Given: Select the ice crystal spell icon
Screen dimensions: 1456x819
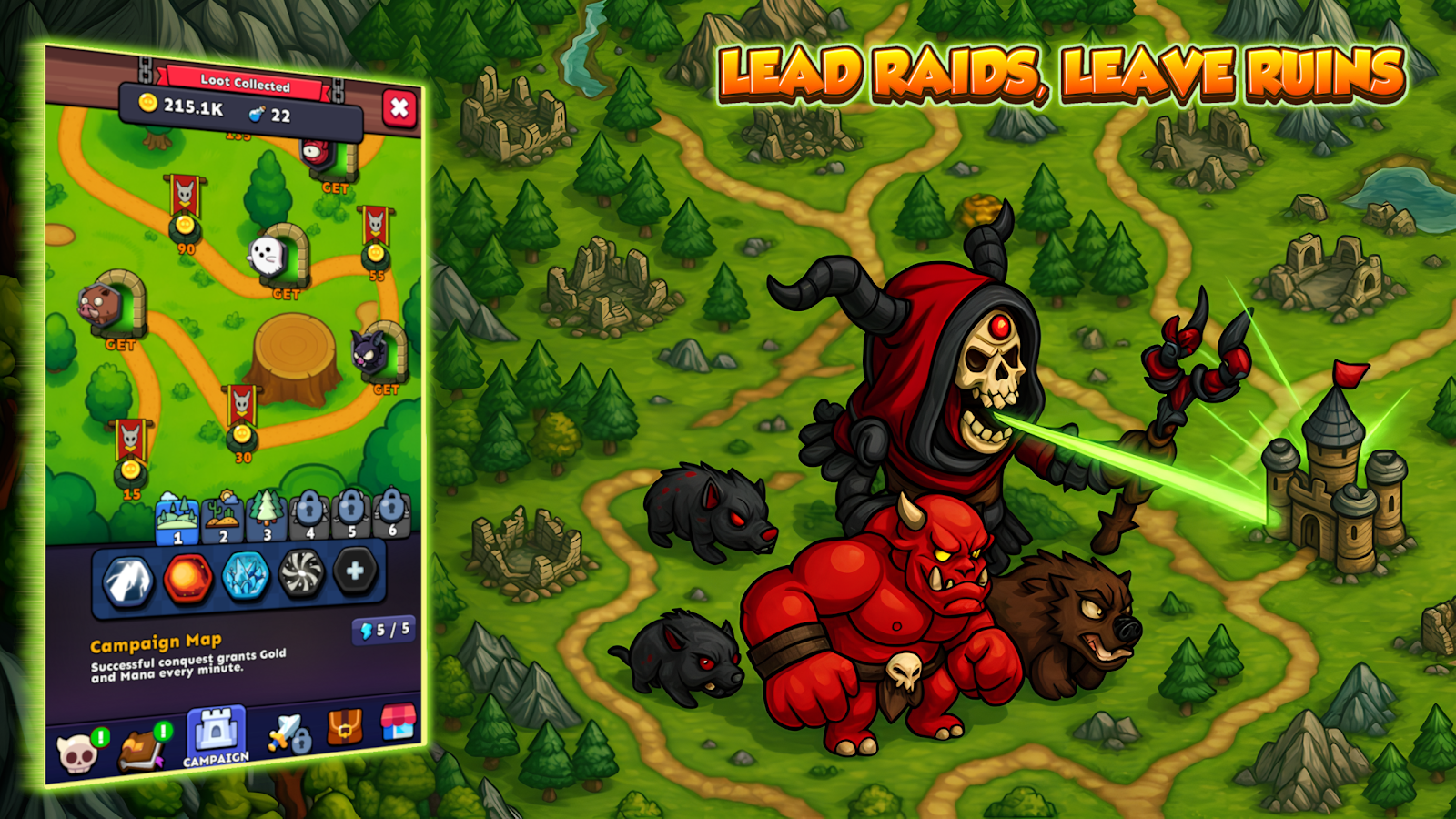Looking at the screenshot, I should click(246, 575).
